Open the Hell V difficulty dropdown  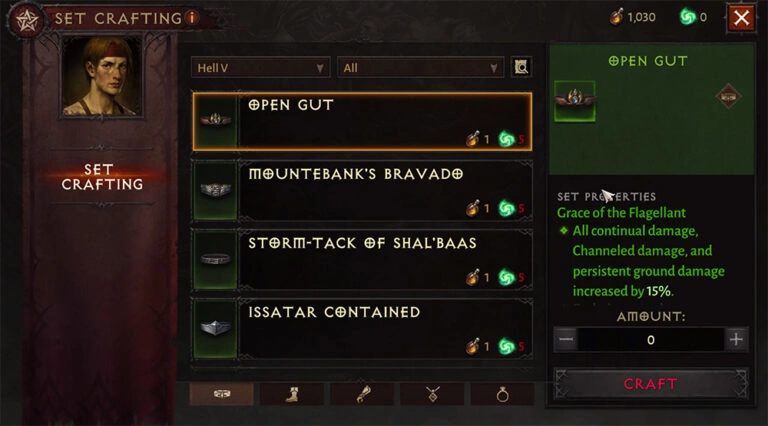point(260,67)
